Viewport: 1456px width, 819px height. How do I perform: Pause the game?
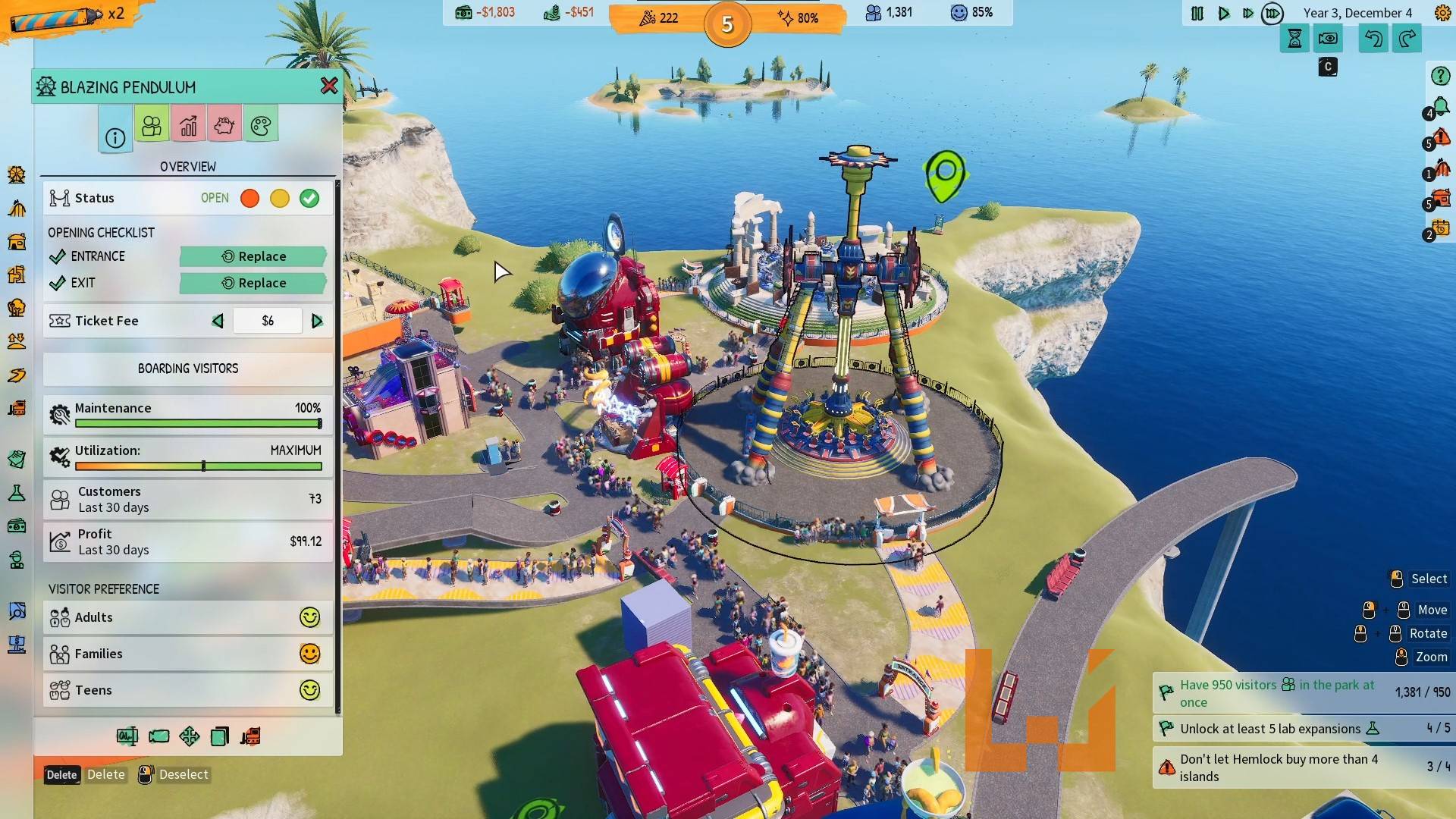[x=1197, y=14]
